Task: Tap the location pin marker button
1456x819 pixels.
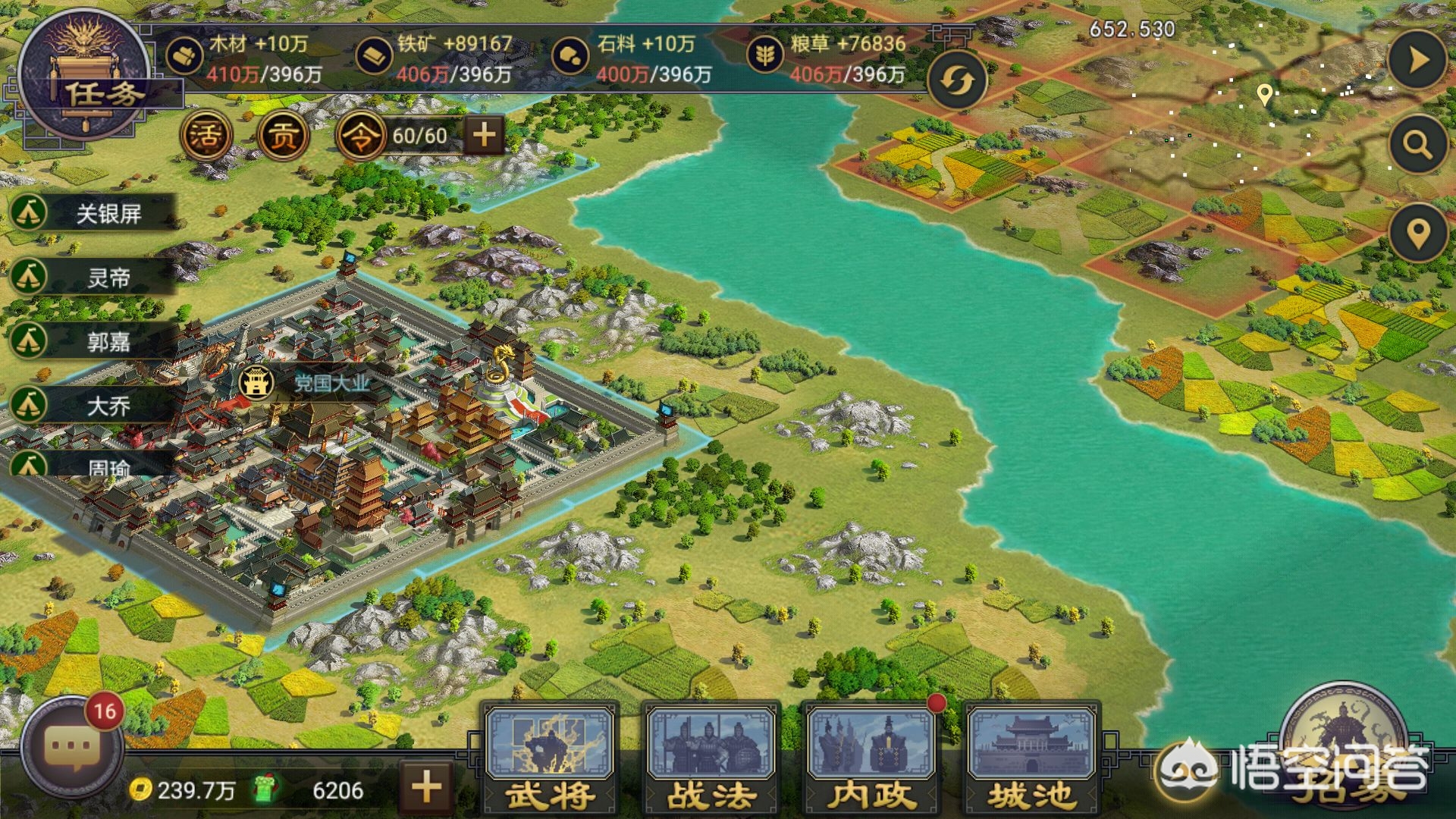Action: (1418, 234)
